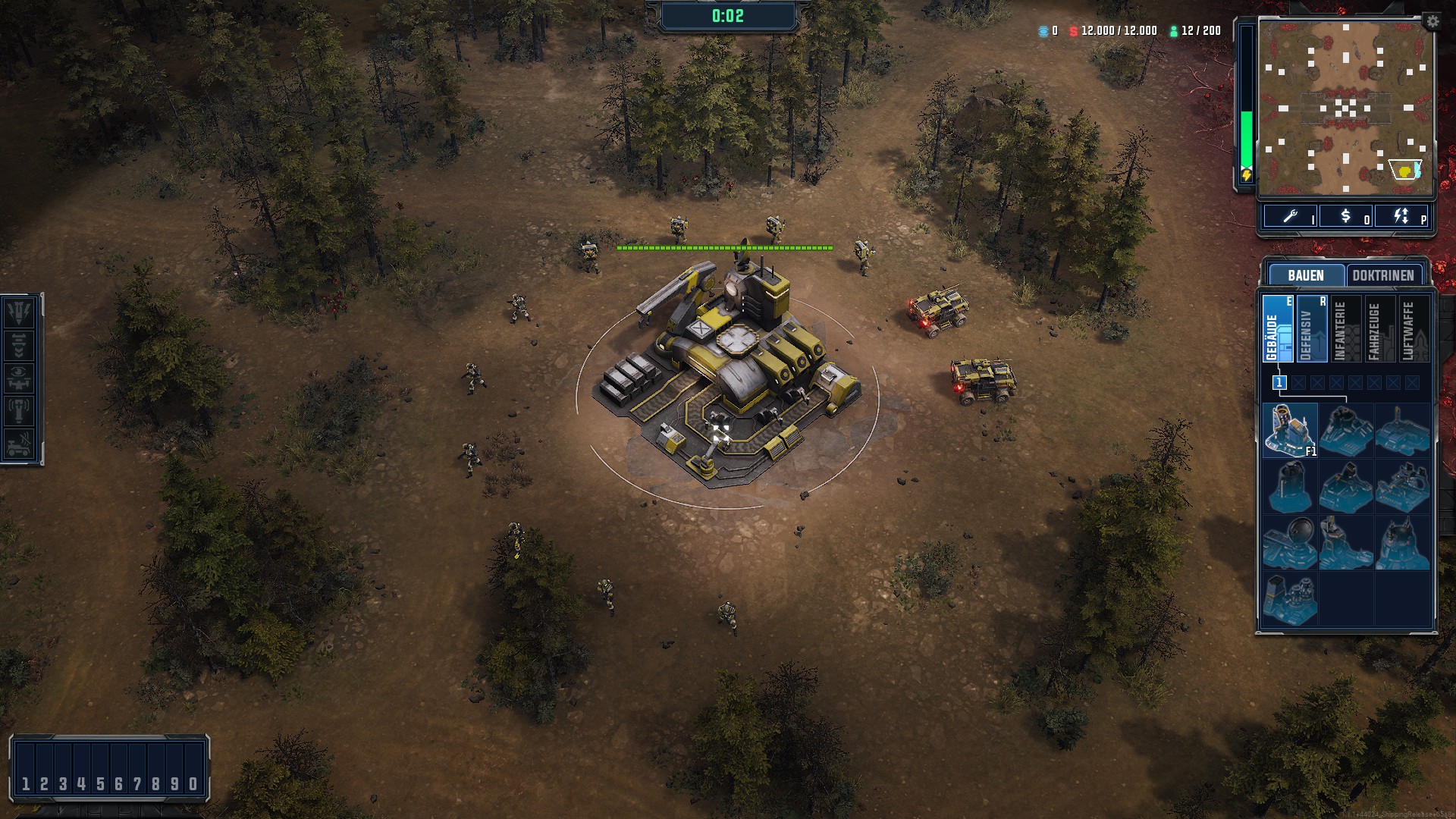1456x819 pixels.
Task: Open the Doktrinen tab
Action: pos(1383,275)
